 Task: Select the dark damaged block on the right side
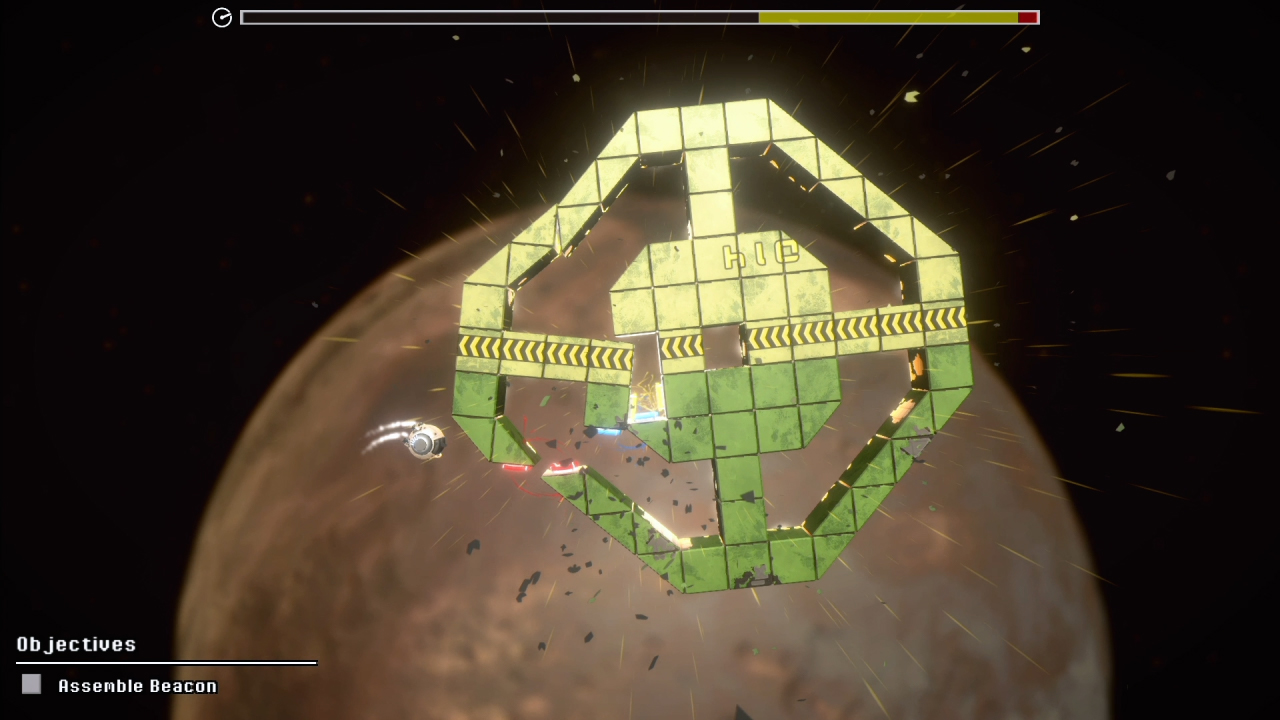click(917, 440)
